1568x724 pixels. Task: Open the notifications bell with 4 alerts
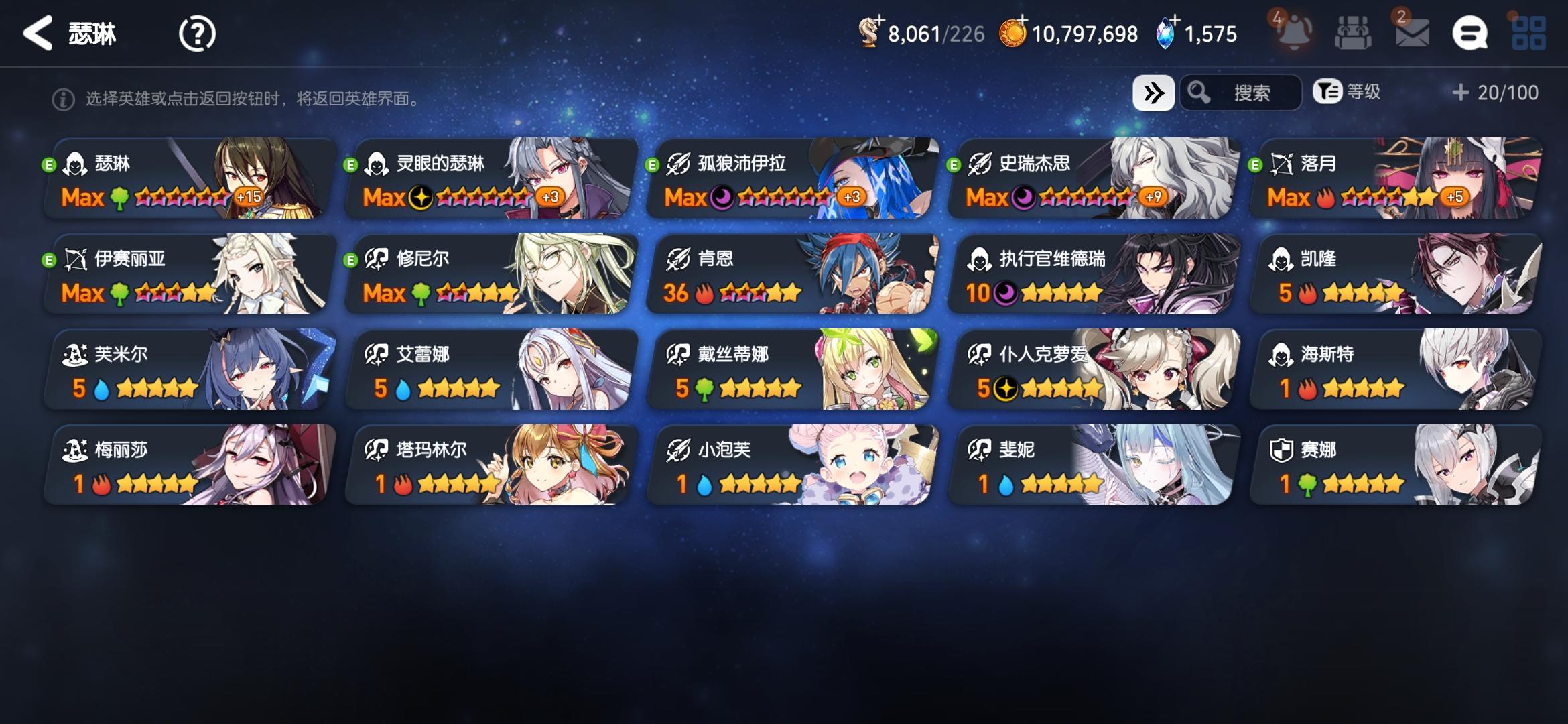click(x=1295, y=32)
